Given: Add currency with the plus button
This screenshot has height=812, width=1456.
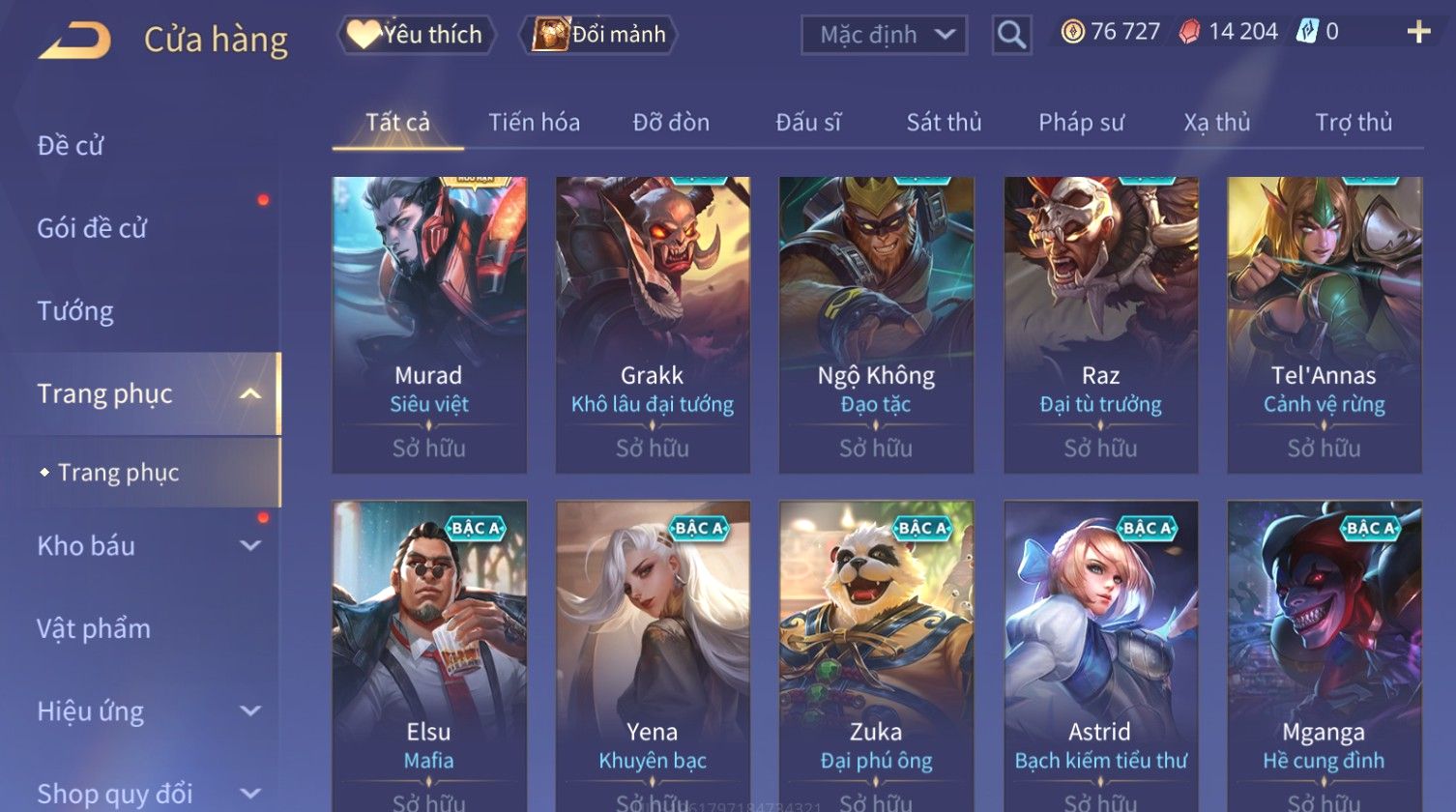Looking at the screenshot, I should tap(1418, 33).
